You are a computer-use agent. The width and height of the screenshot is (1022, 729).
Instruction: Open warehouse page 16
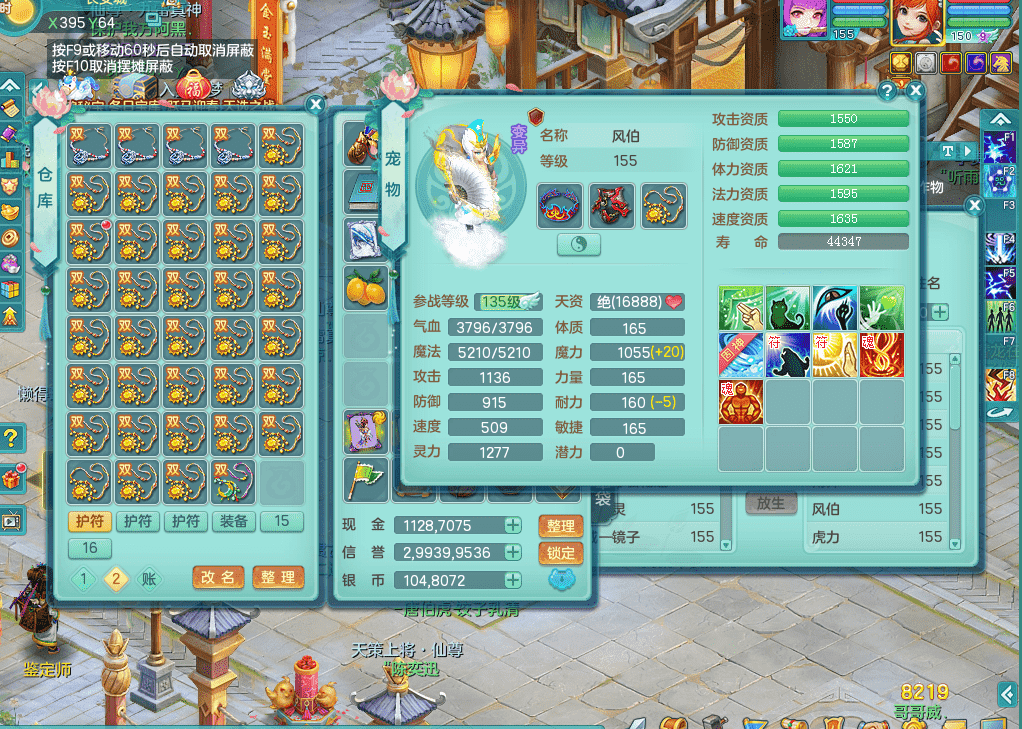pyautogui.click(x=89, y=548)
